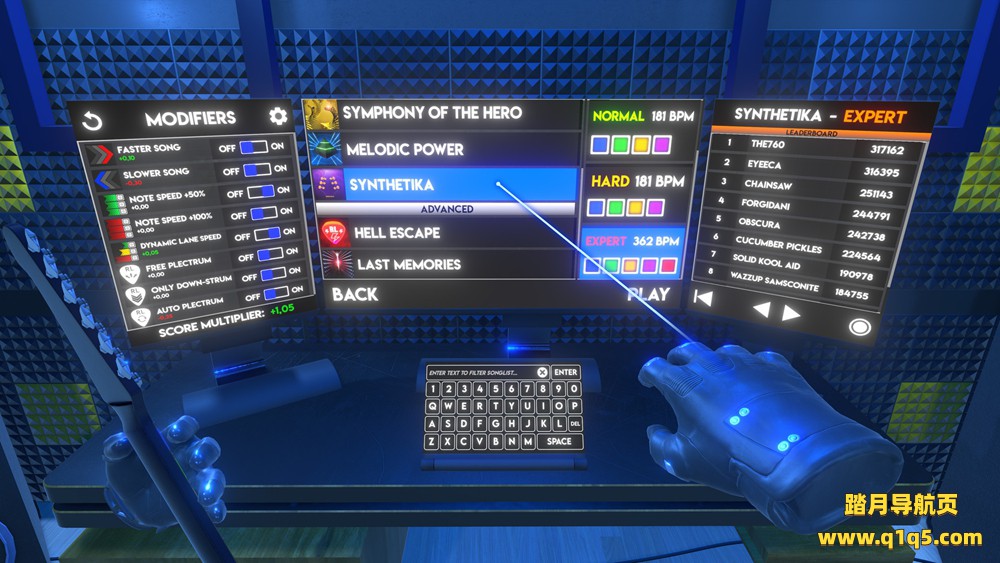
Task: Pick the Hell Escape song
Action: 397,233
